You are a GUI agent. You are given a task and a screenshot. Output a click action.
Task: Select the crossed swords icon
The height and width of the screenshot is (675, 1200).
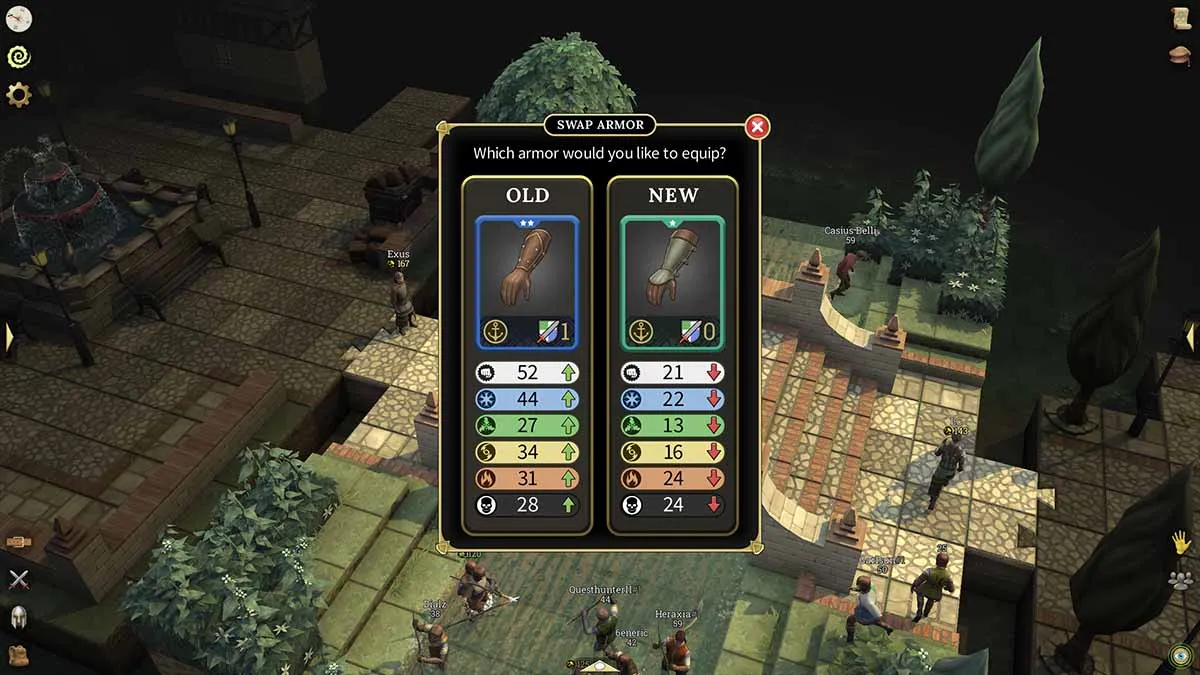(x=19, y=579)
